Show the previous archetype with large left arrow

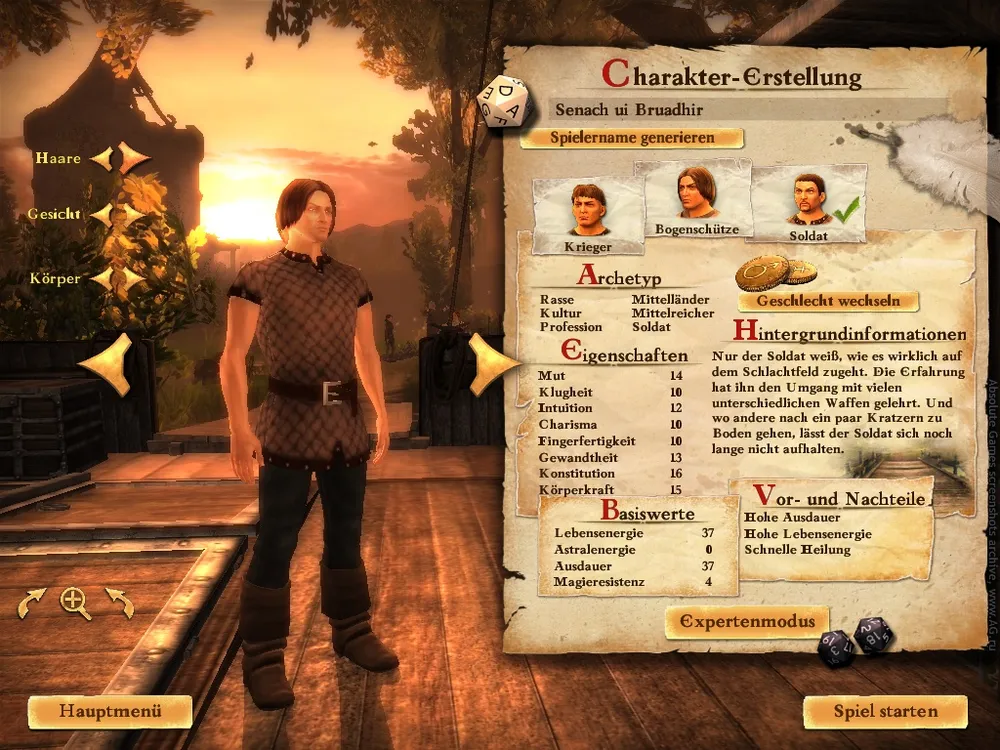106,364
